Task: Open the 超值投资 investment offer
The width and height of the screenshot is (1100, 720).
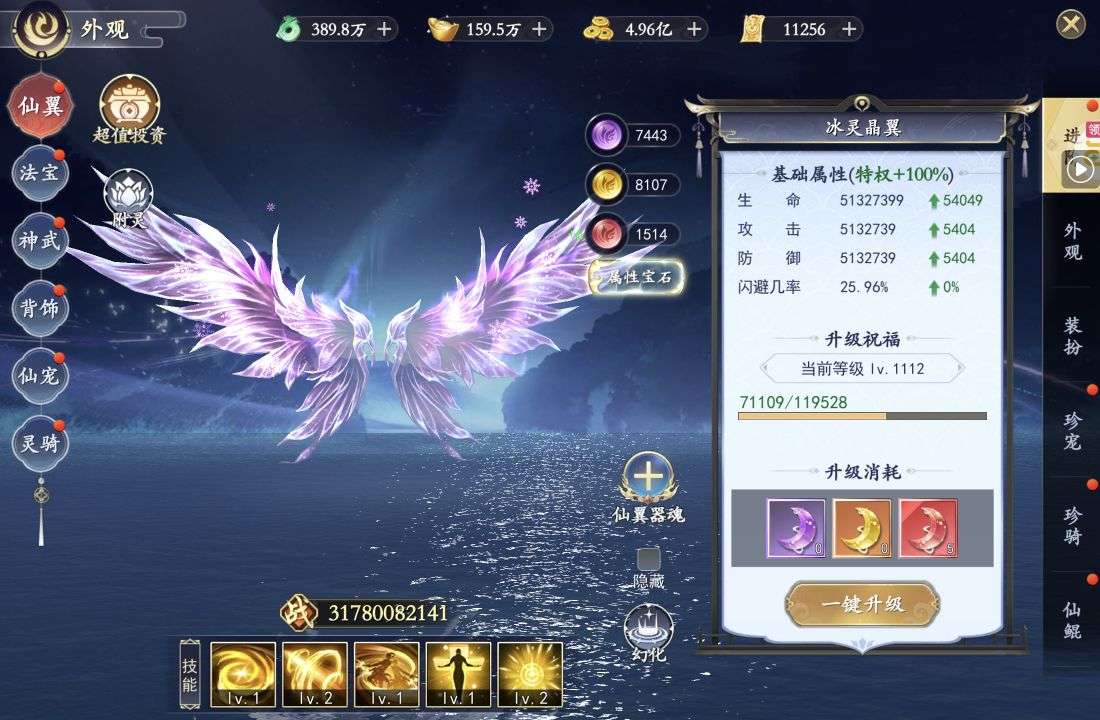Action: (129, 110)
